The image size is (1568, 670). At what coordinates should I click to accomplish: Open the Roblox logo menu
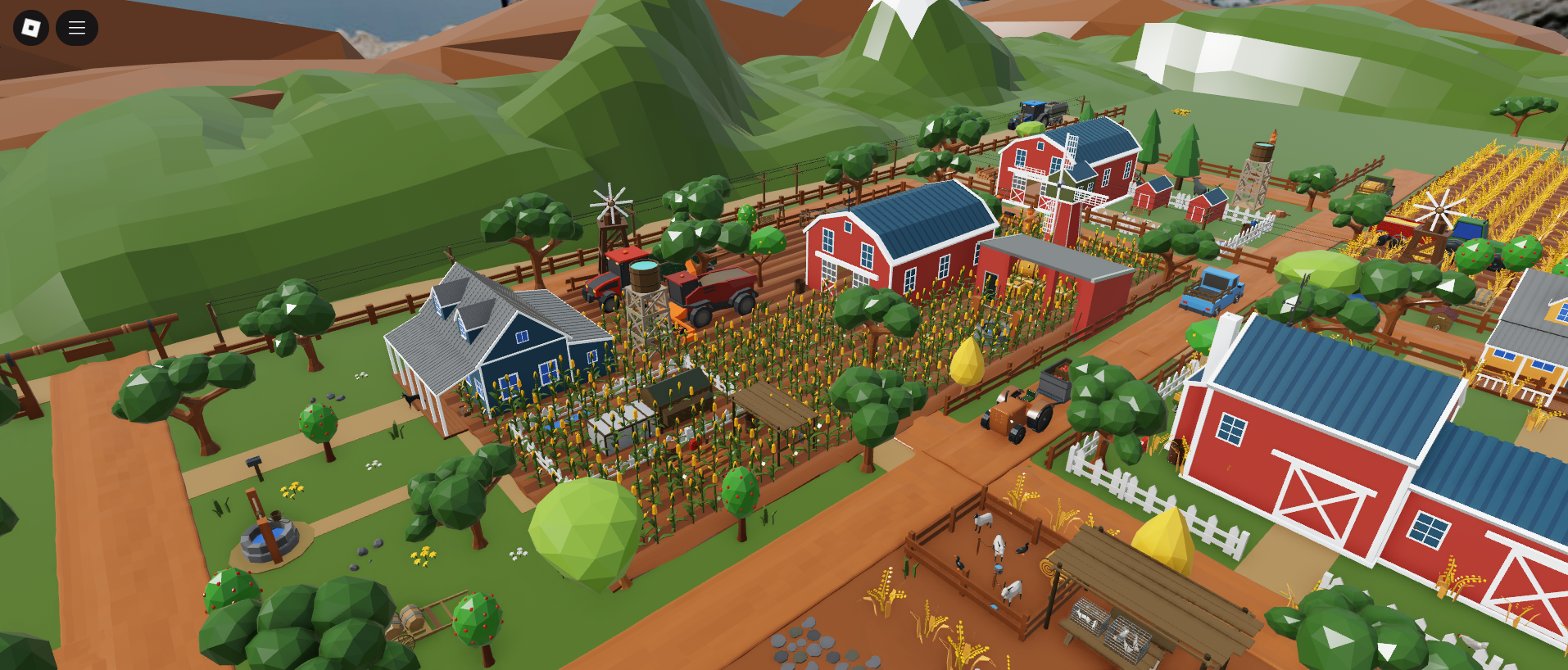click(31, 28)
